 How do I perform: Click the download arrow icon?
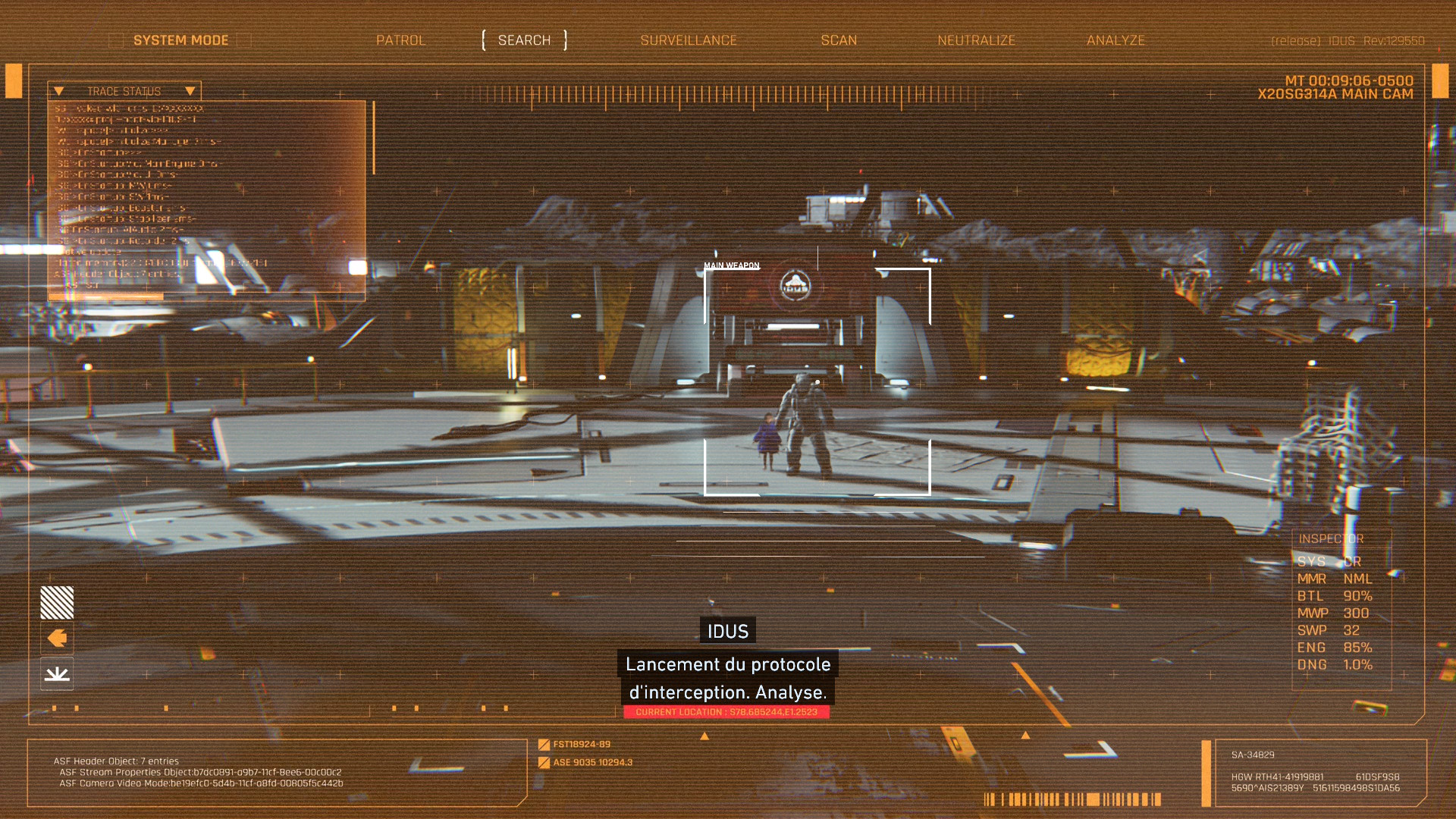point(57,674)
